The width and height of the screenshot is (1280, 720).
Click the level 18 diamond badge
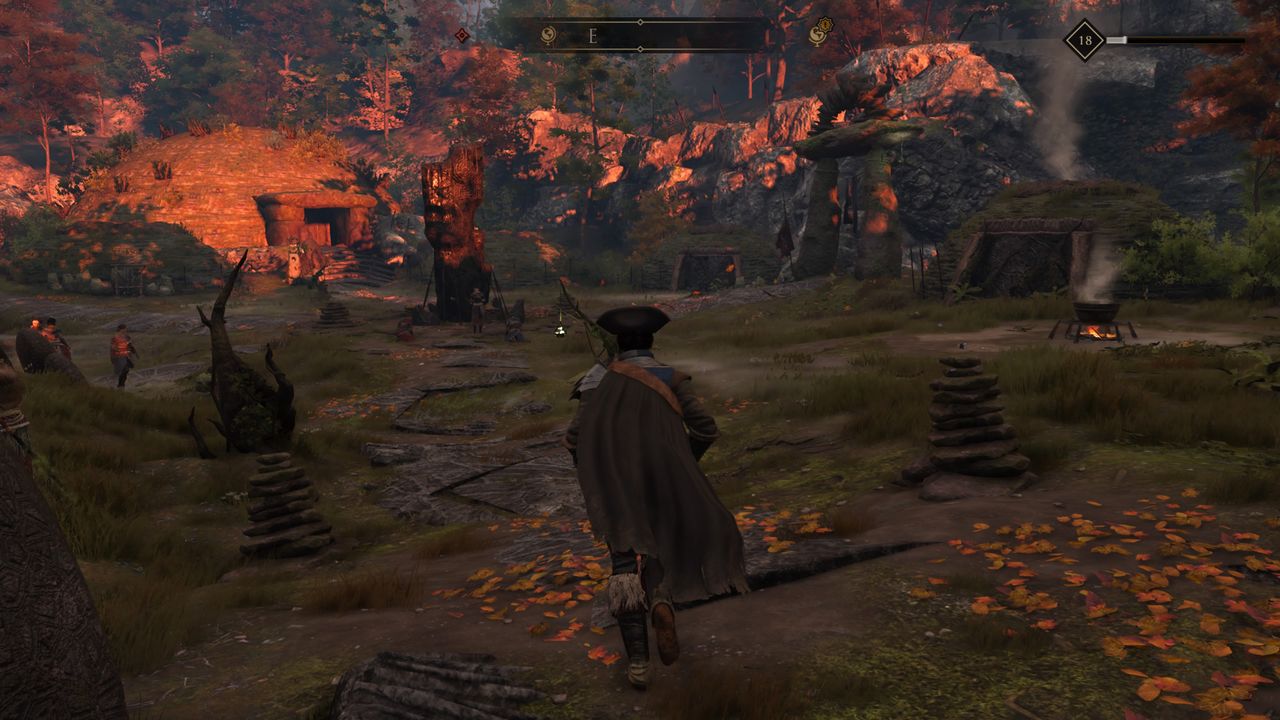(x=1084, y=40)
